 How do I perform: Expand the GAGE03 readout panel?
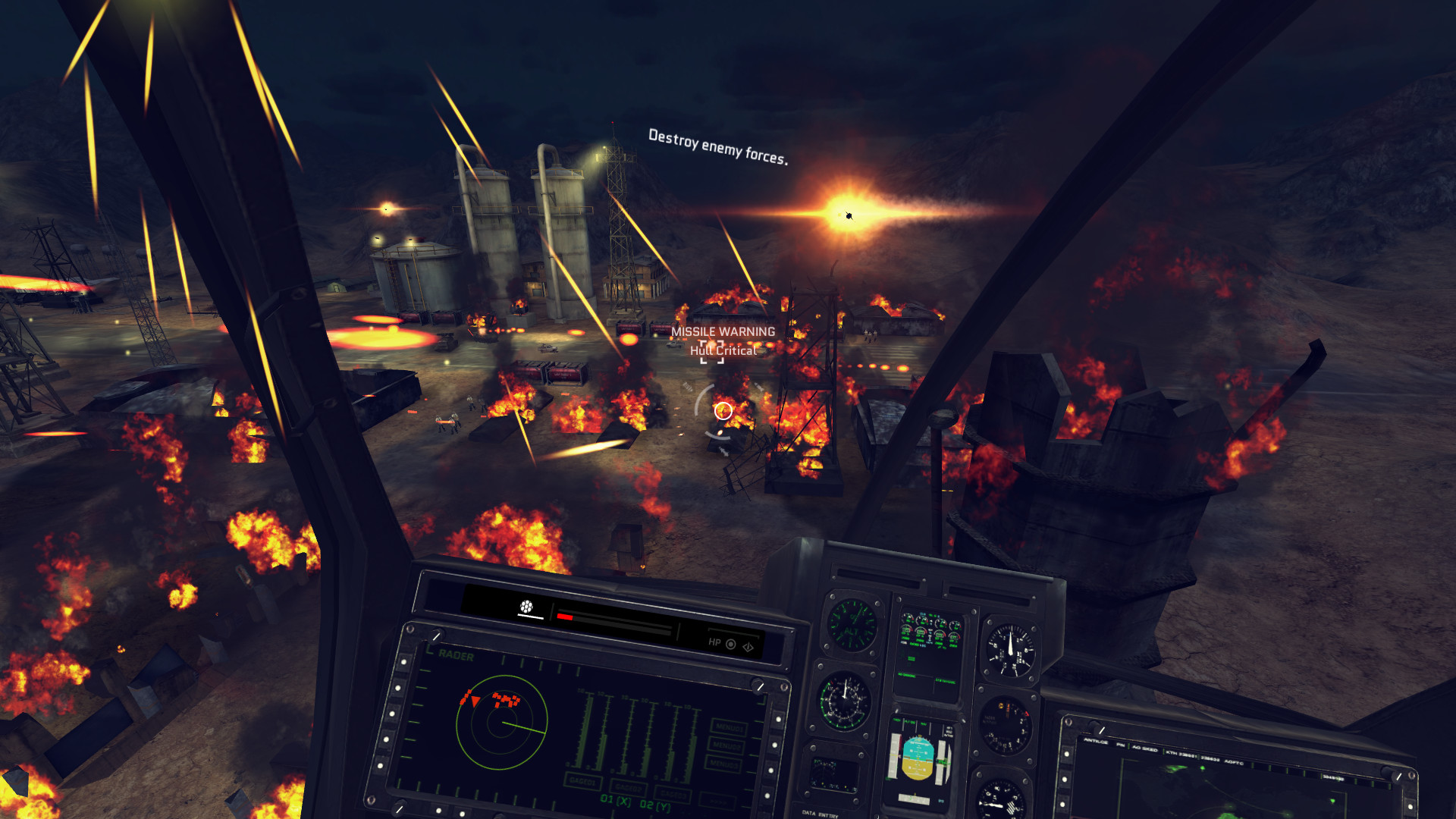(673, 795)
